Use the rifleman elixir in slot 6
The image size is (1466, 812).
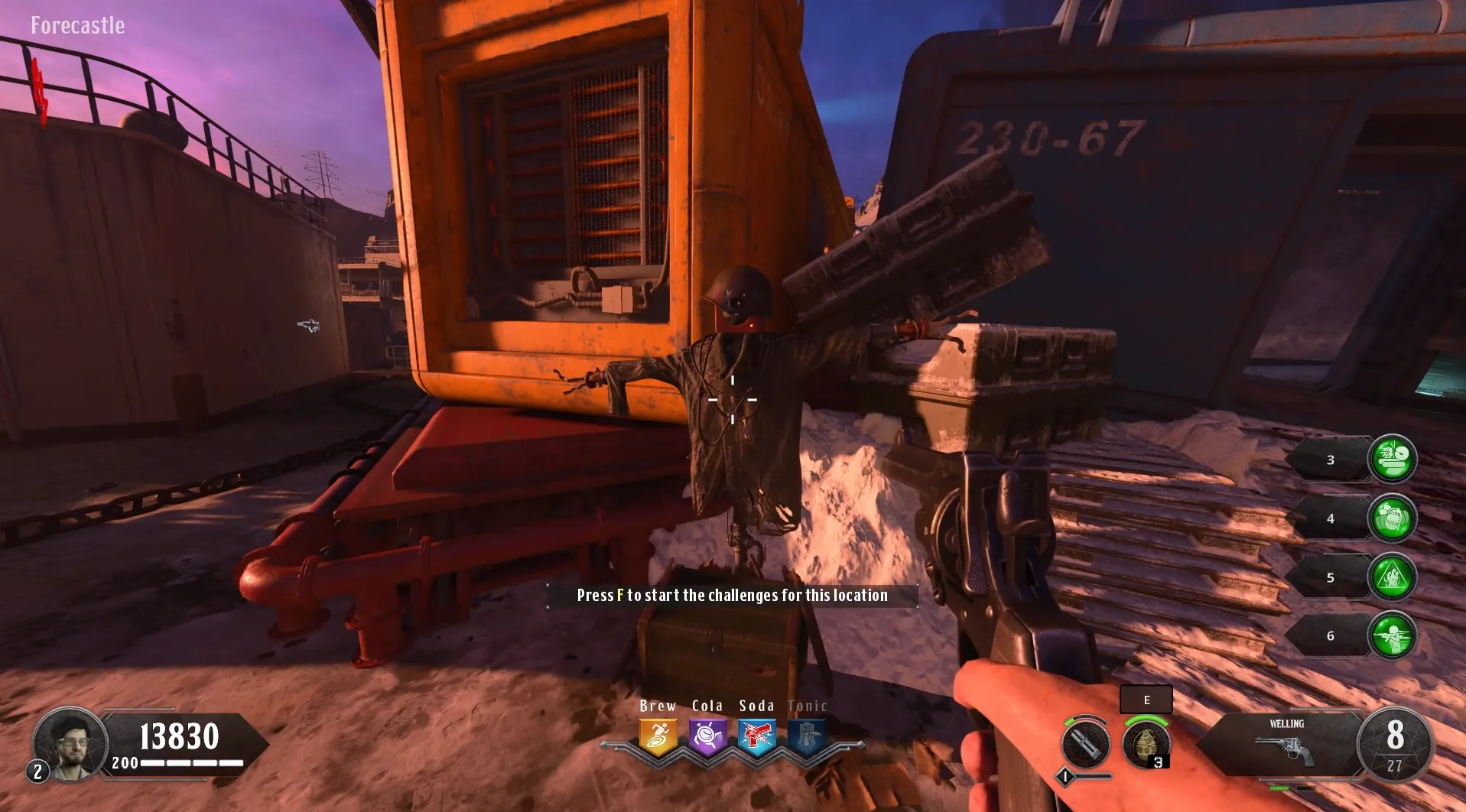coord(1392,635)
